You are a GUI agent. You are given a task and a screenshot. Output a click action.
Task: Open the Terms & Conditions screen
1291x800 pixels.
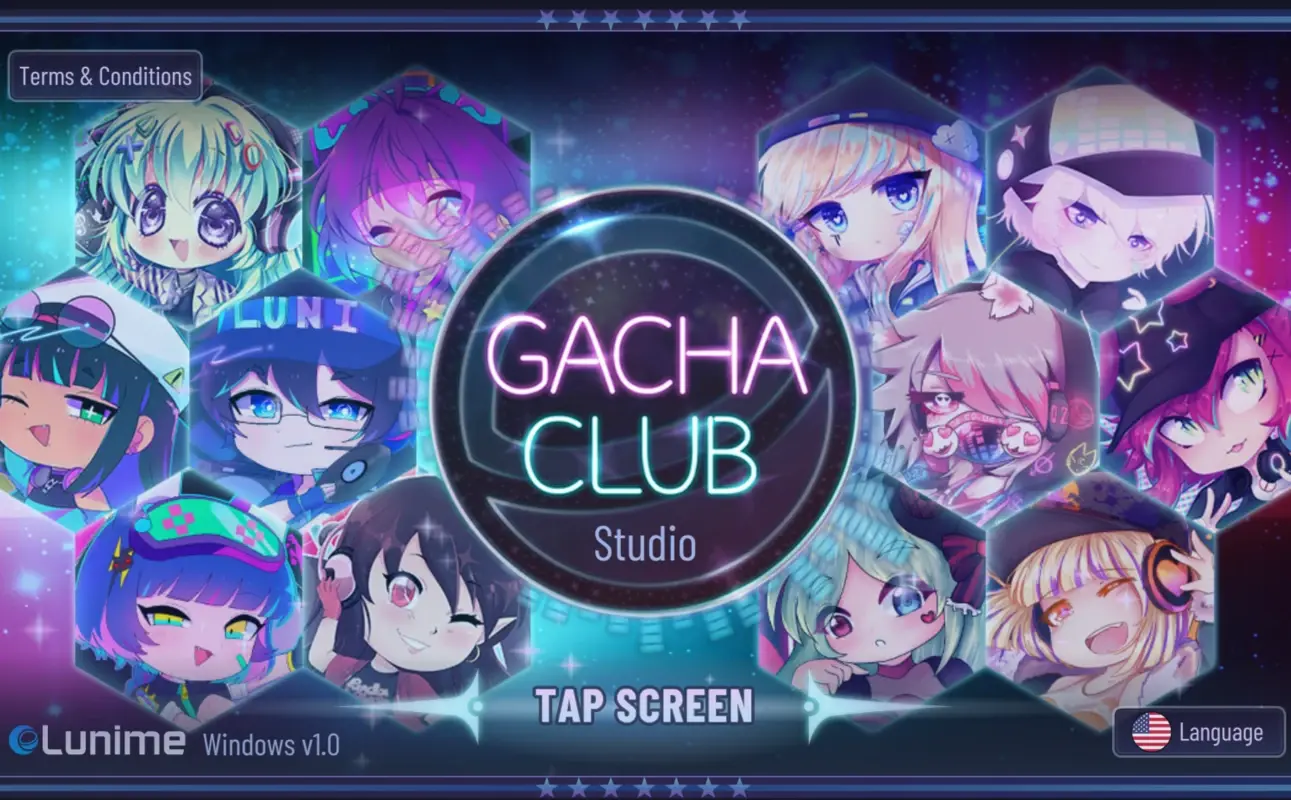[105, 75]
